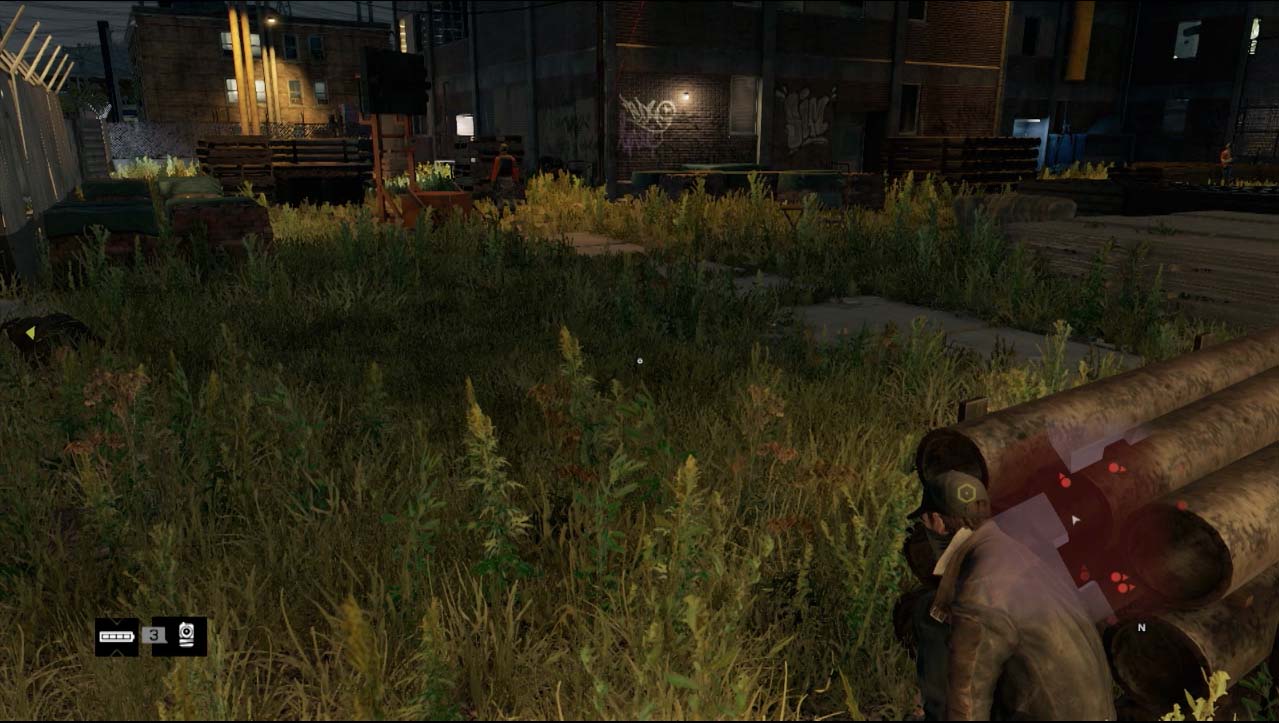Viewport: 1279px width, 723px height.
Task: Click the yellow objective arrow marker
Action: (x=30, y=332)
